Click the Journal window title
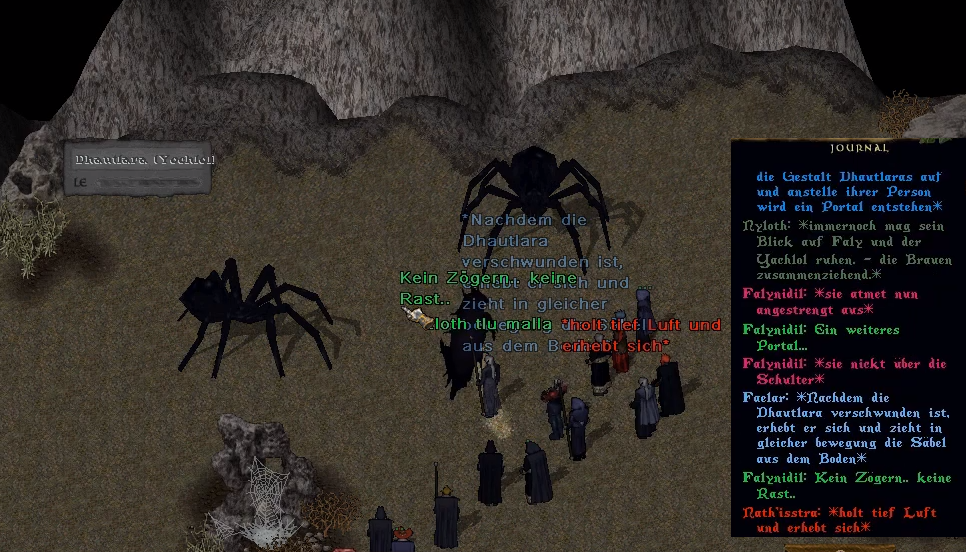 coord(846,148)
